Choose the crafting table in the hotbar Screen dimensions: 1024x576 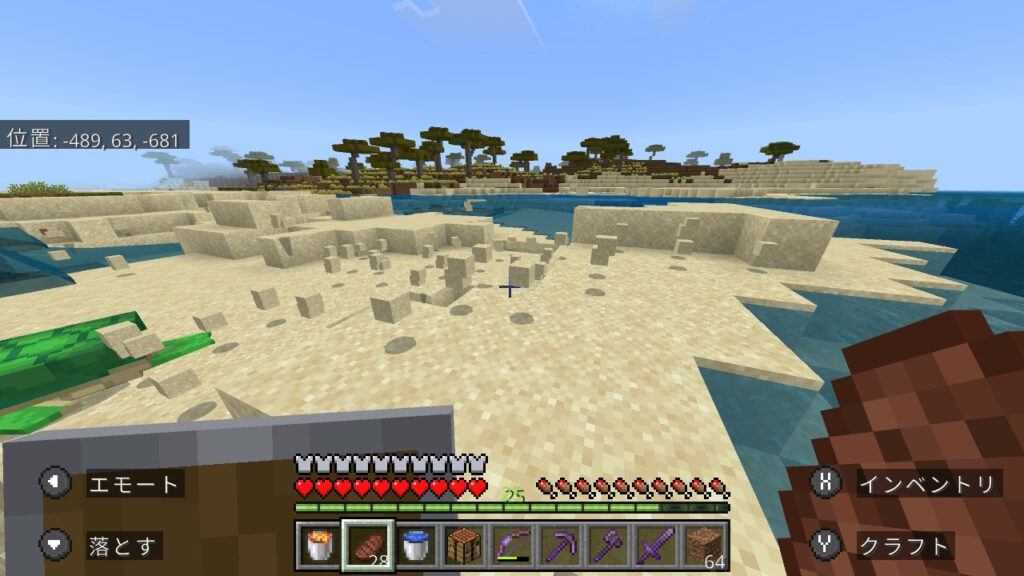(x=464, y=546)
